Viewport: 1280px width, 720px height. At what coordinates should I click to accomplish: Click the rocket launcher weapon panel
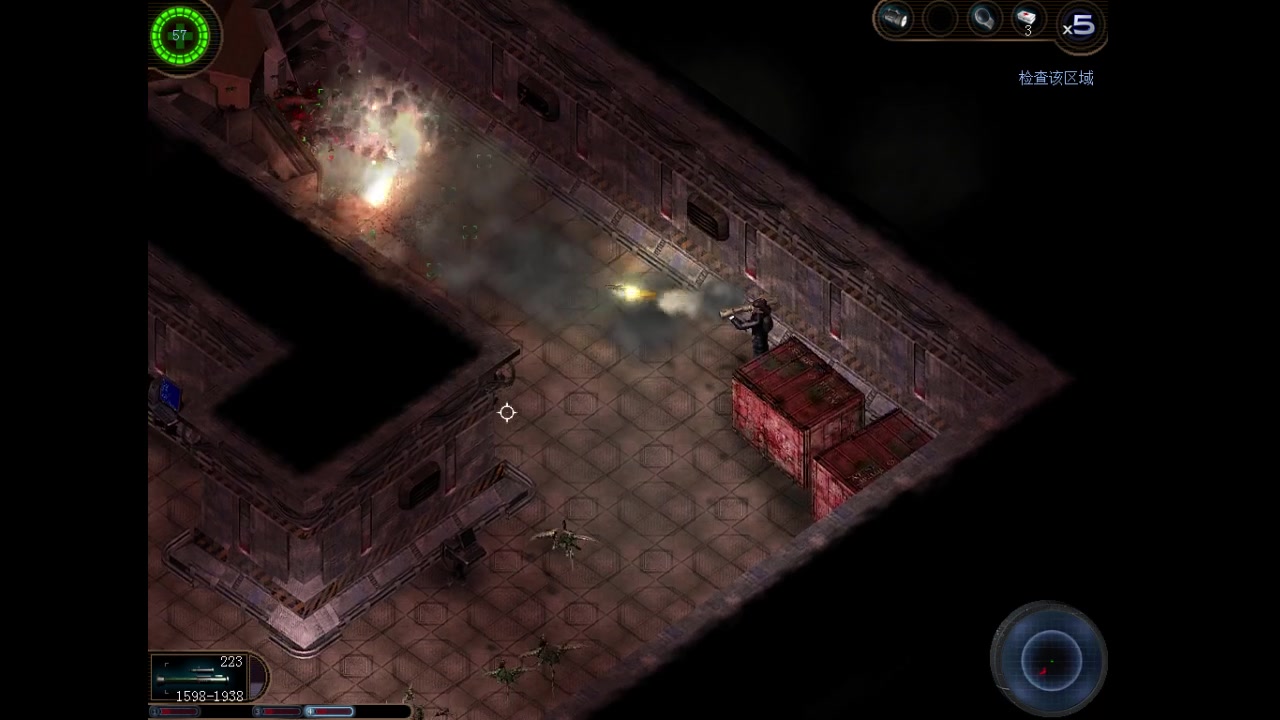click(x=207, y=677)
